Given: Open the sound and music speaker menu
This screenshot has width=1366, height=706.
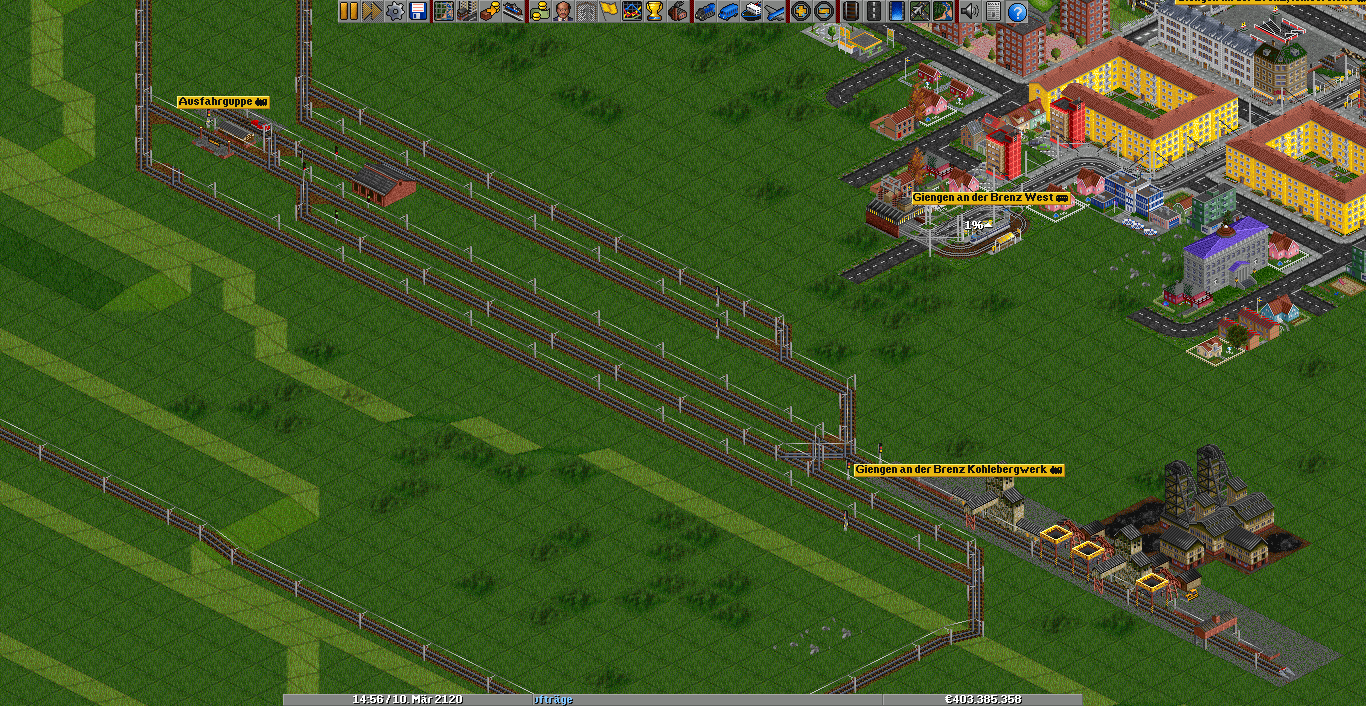Looking at the screenshot, I should click(969, 11).
